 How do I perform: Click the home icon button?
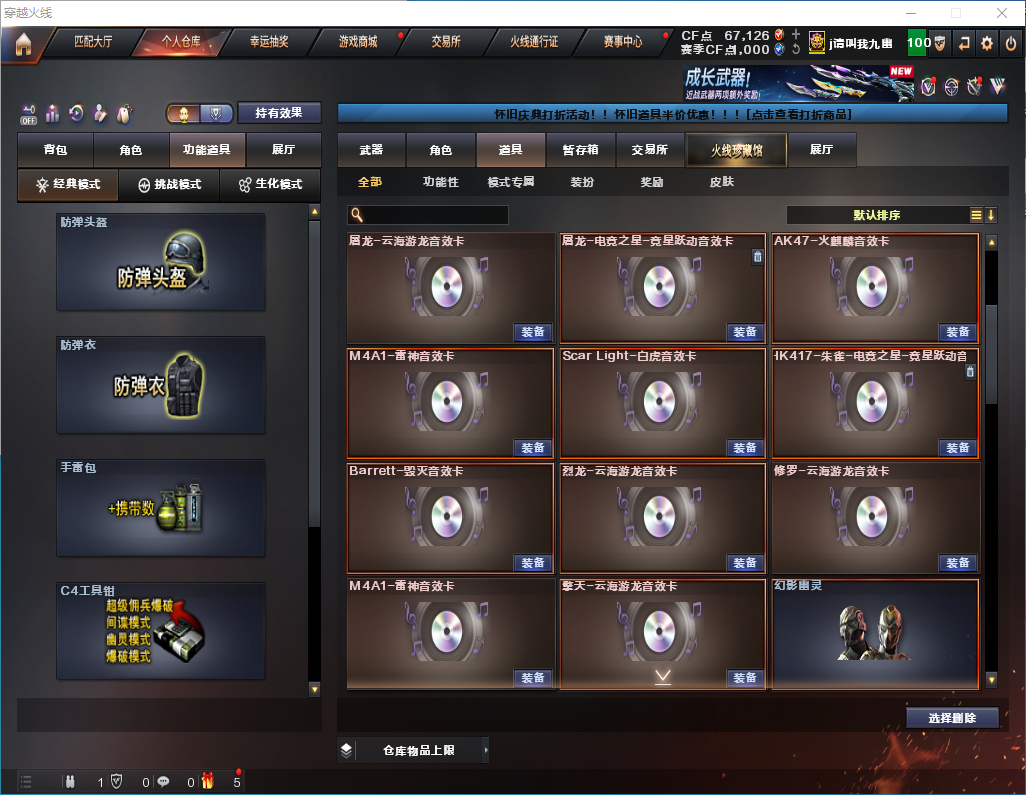point(23,43)
